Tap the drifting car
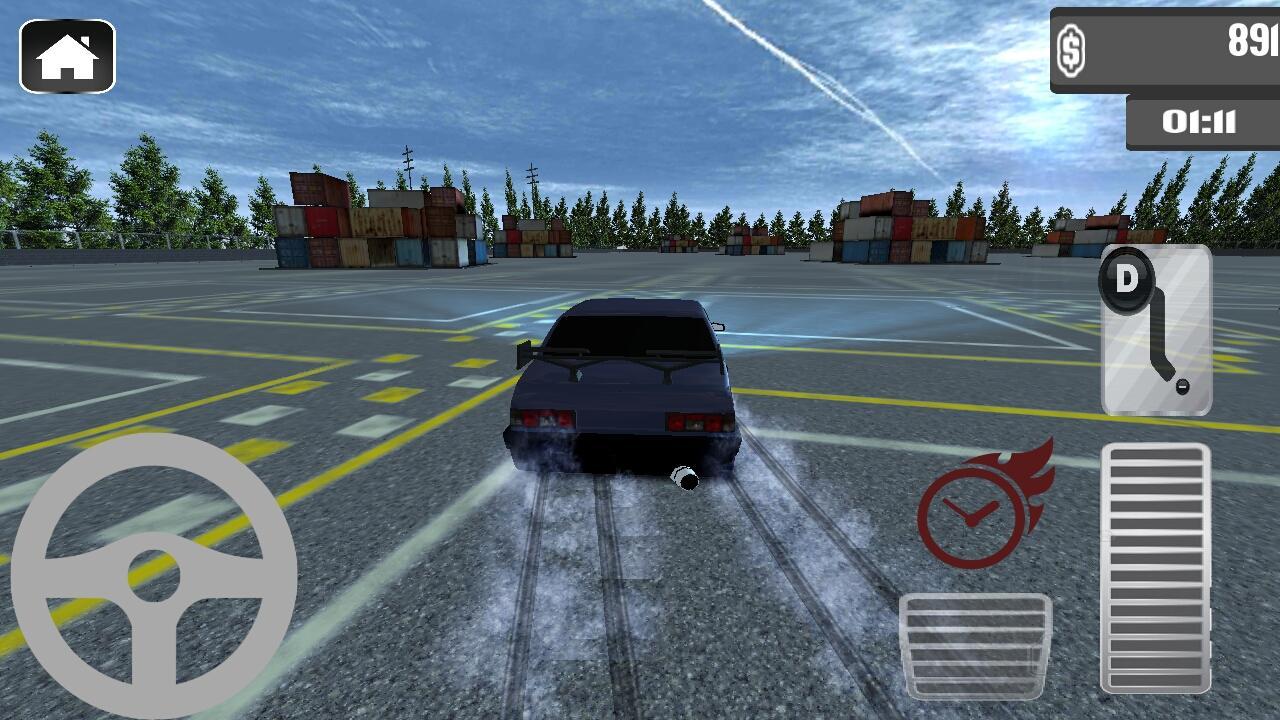The width and height of the screenshot is (1280, 720). tap(620, 390)
